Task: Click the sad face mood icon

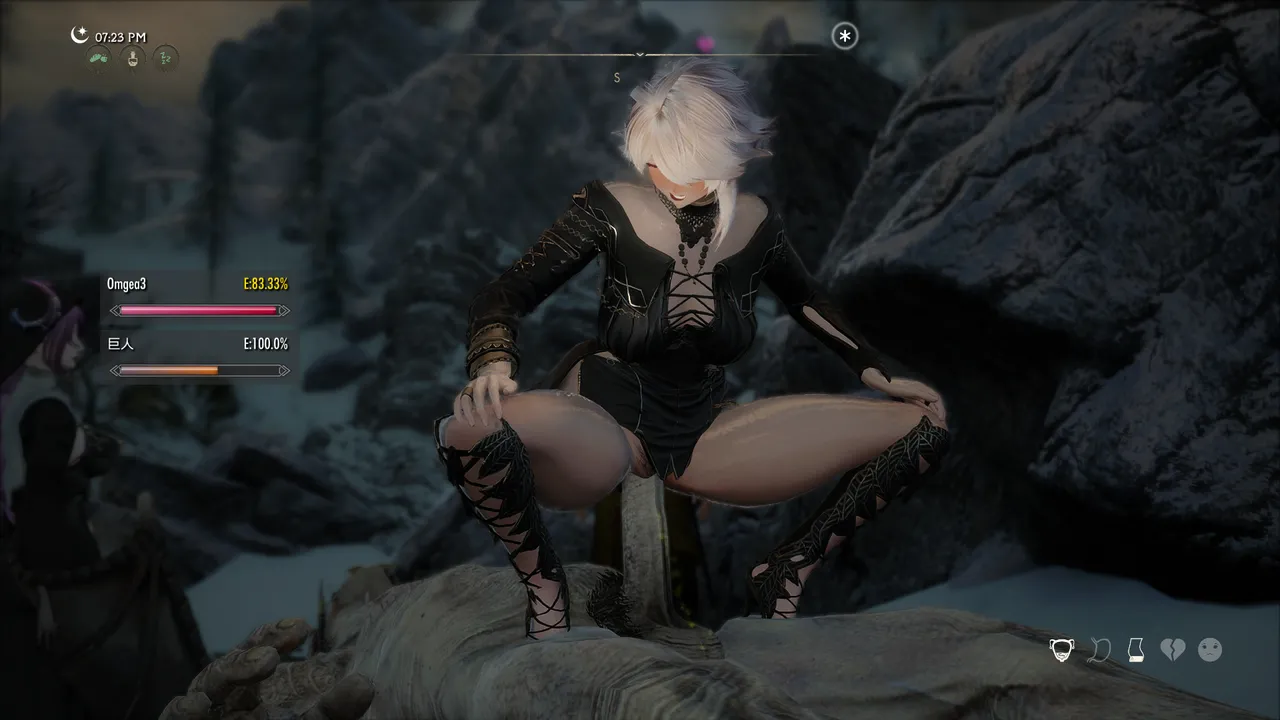Action: tap(1210, 650)
